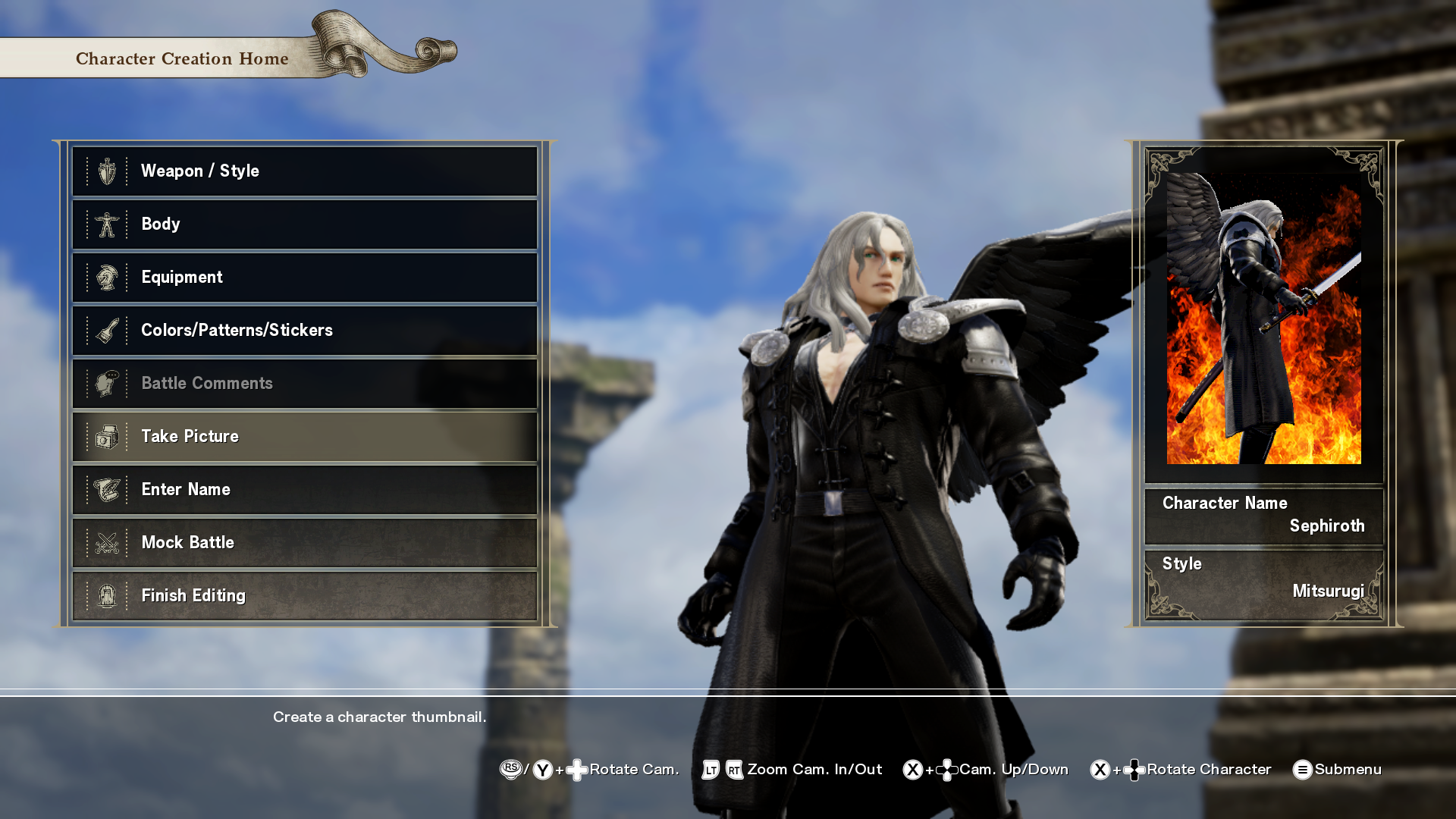Choose Colors/Patterns/Stickers
The width and height of the screenshot is (1456, 819).
pos(304,331)
